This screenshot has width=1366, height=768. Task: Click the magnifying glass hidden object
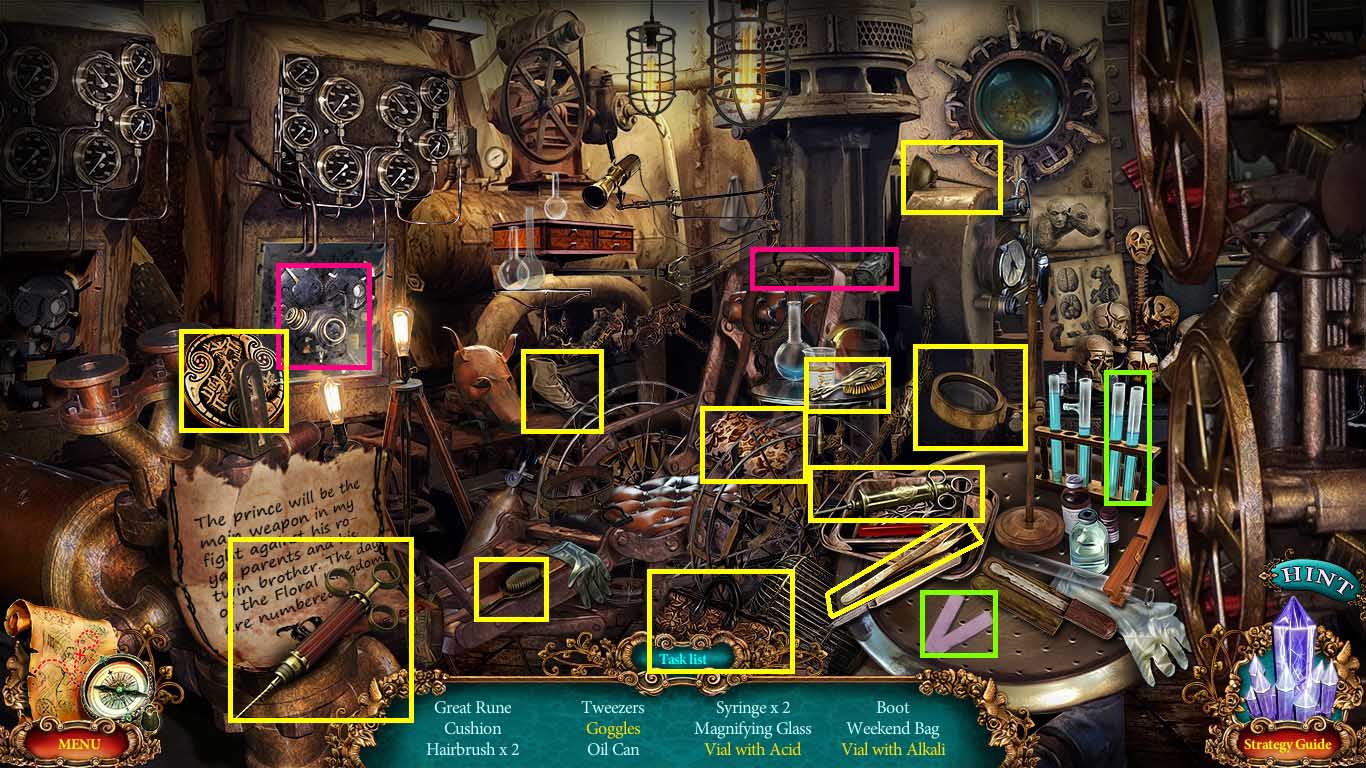tap(967, 398)
